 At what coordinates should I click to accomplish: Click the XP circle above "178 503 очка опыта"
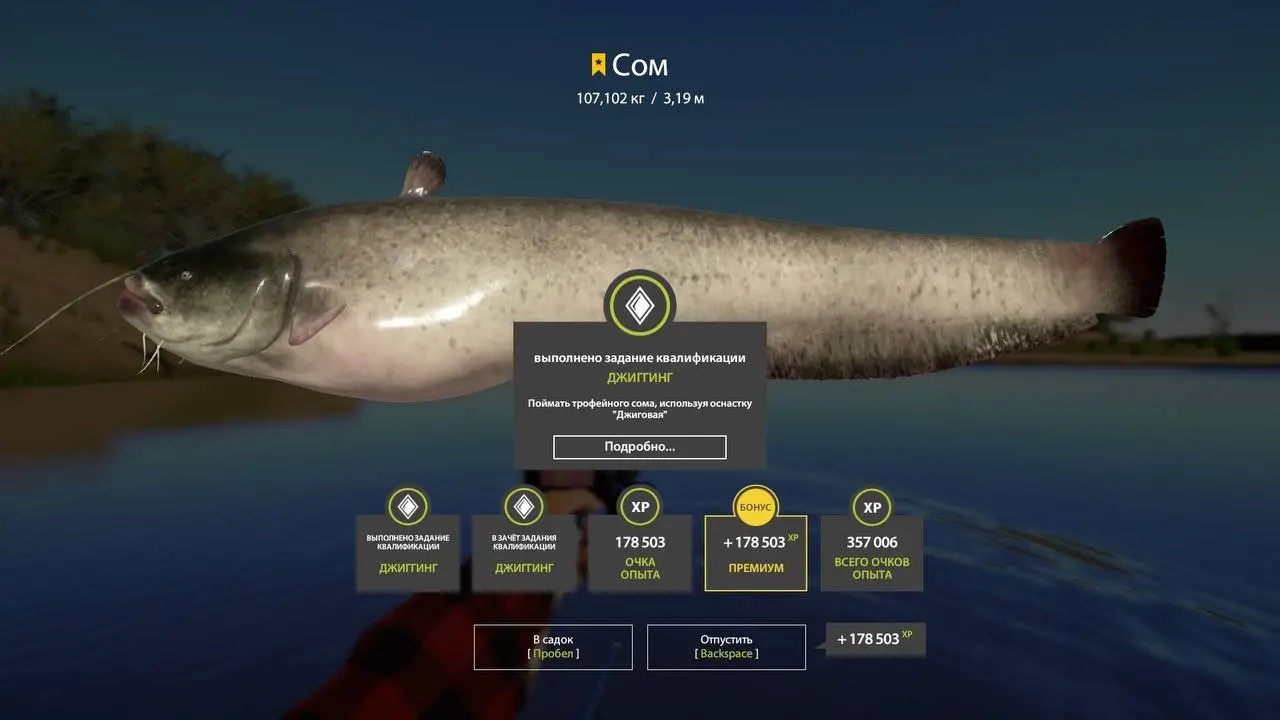640,506
